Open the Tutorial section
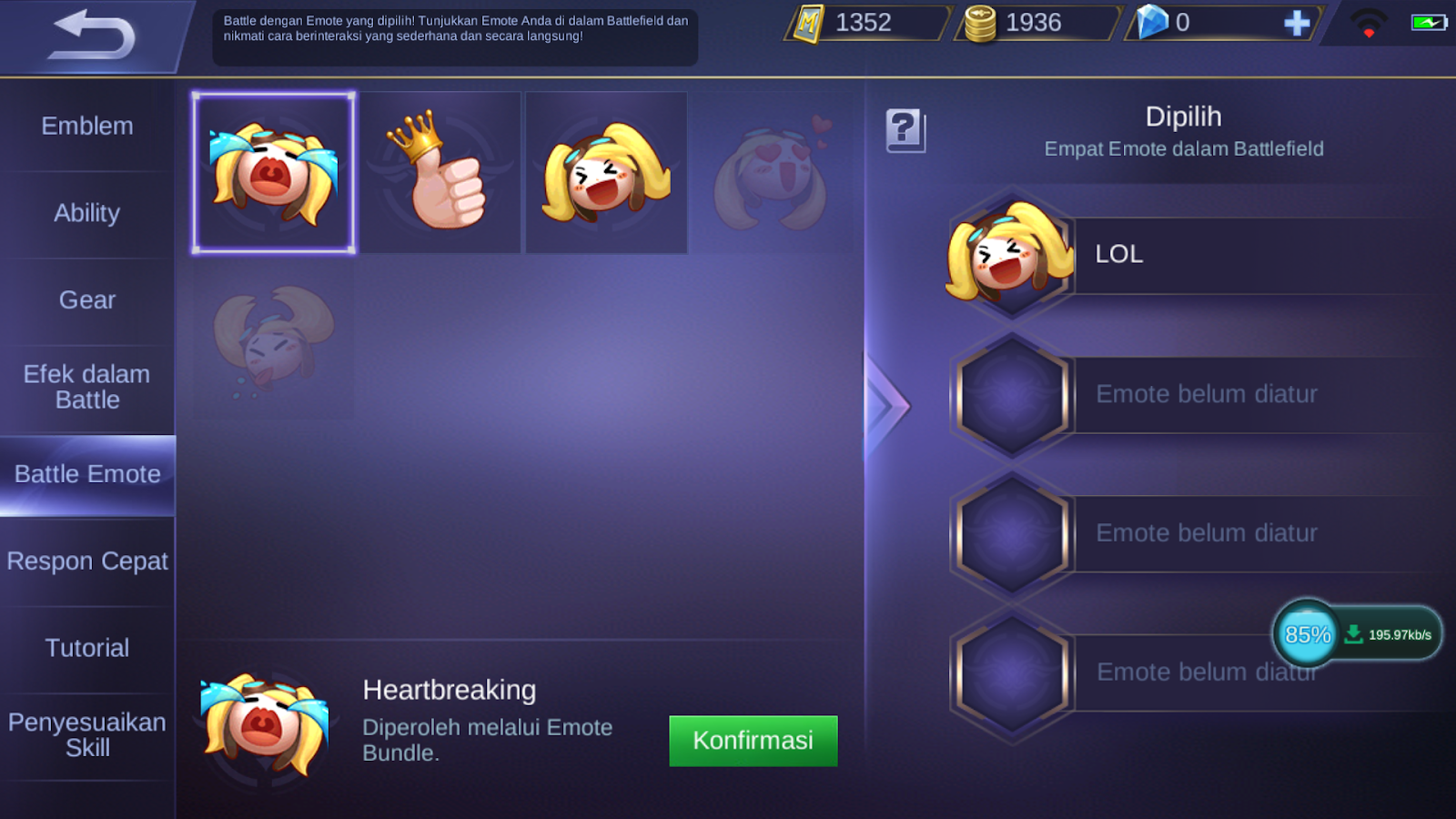Screen dimensions: 1456x819 (87, 647)
